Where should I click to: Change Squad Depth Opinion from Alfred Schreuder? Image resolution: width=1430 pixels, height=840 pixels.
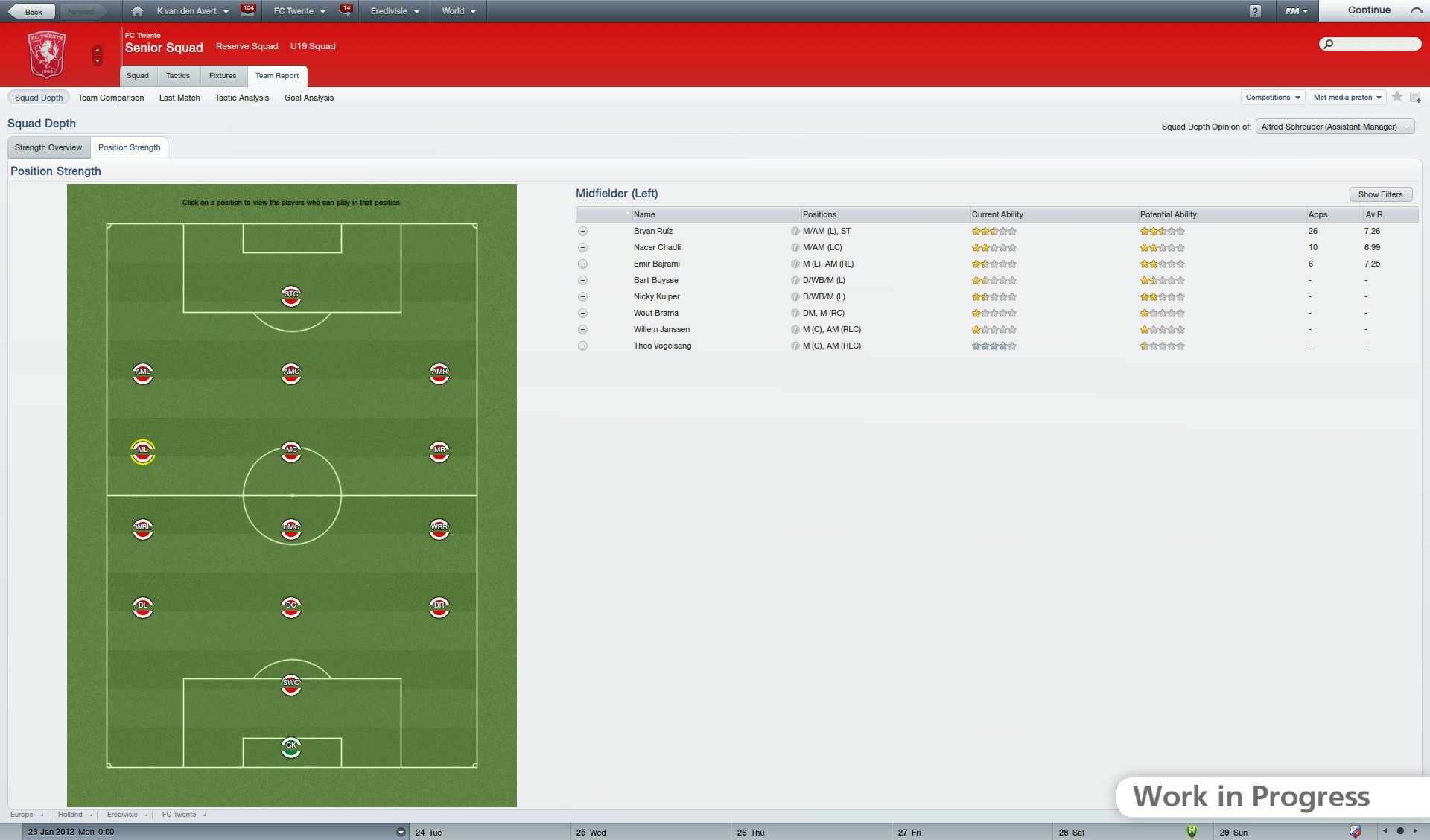[x=1334, y=126]
